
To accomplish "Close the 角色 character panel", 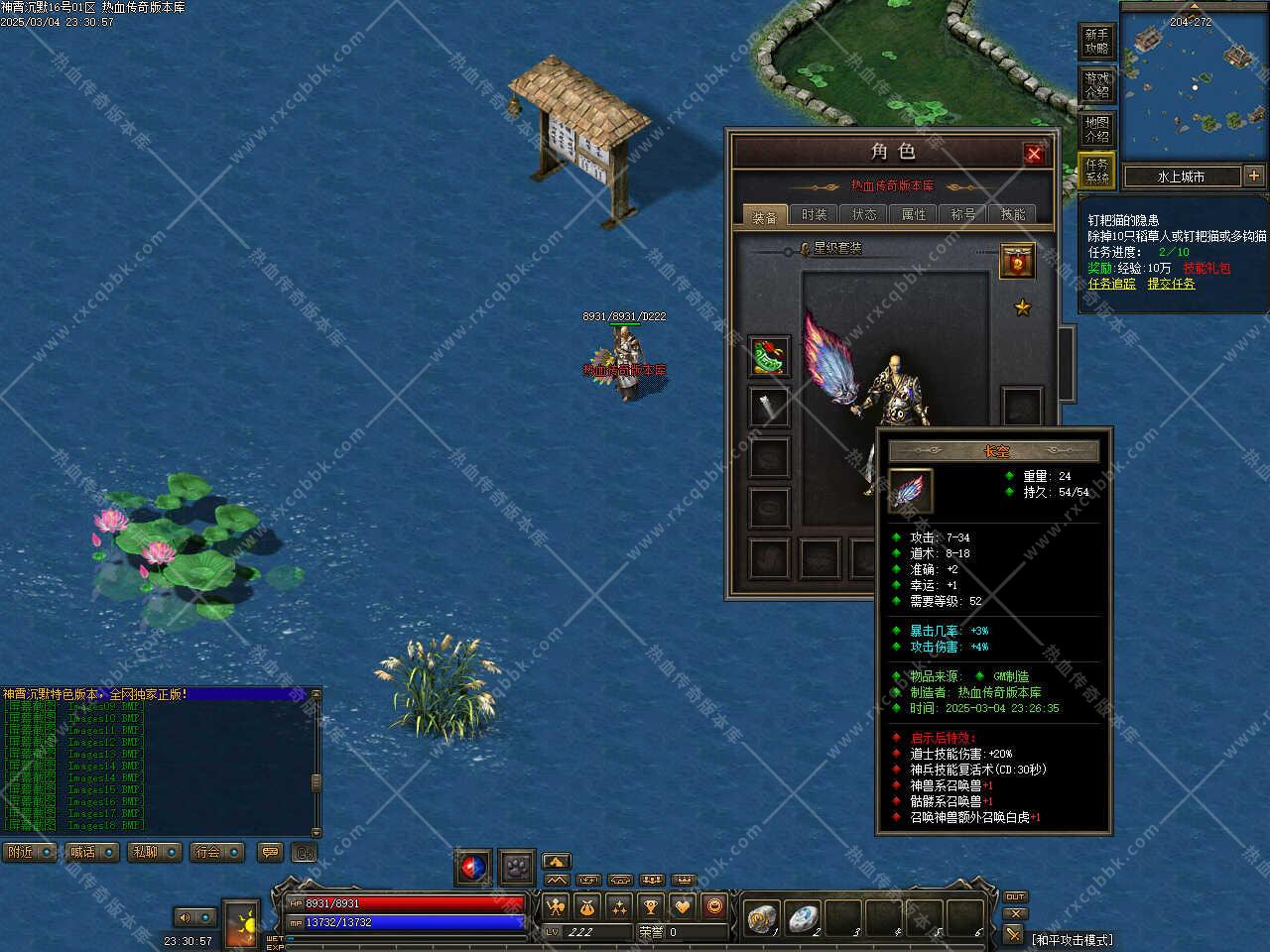I will point(1034,154).
